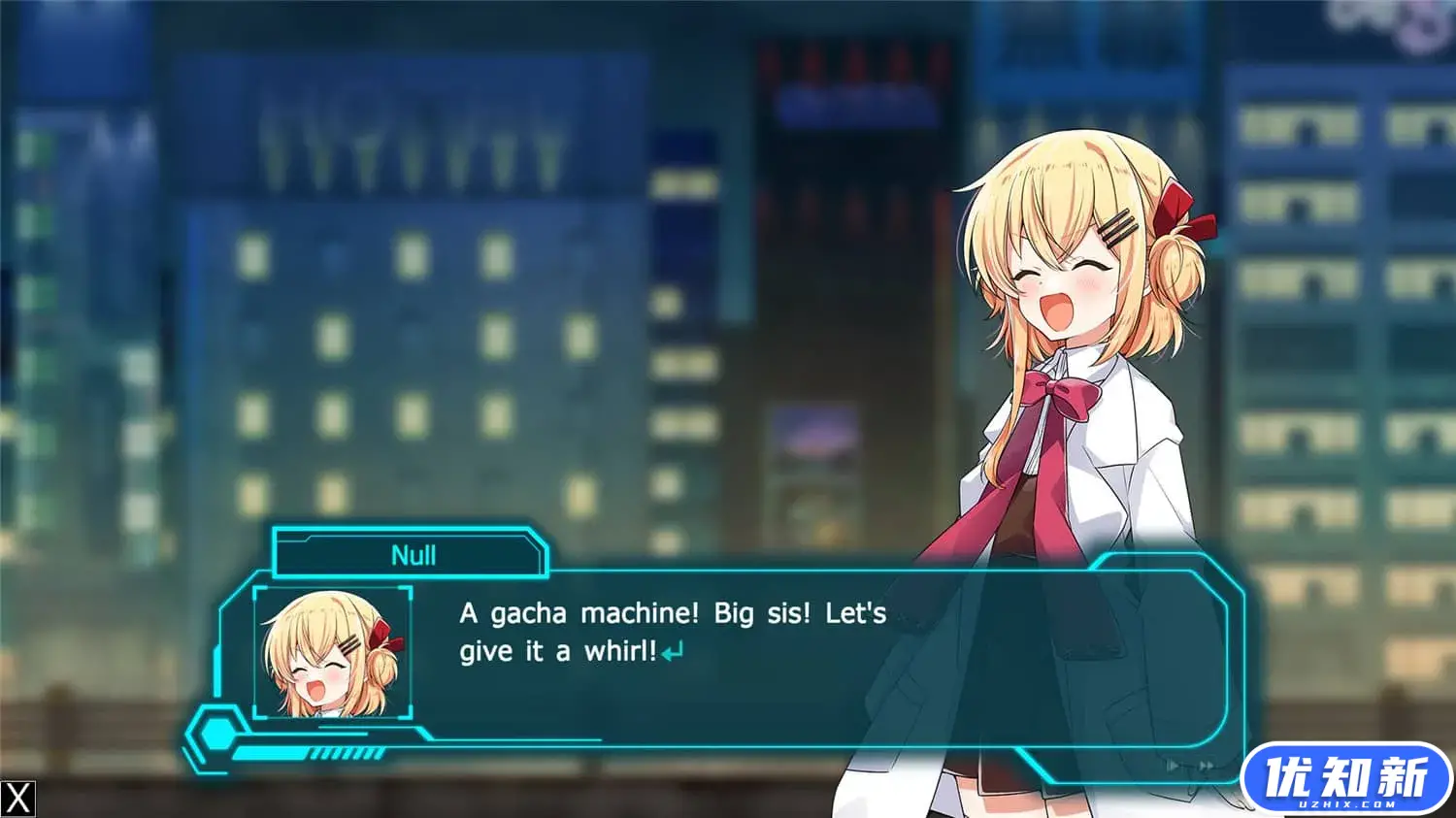Skip dialogue with the double-arrow fast-forward icon
Viewport: 1456px width, 818px height.
click(x=1207, y=766)
